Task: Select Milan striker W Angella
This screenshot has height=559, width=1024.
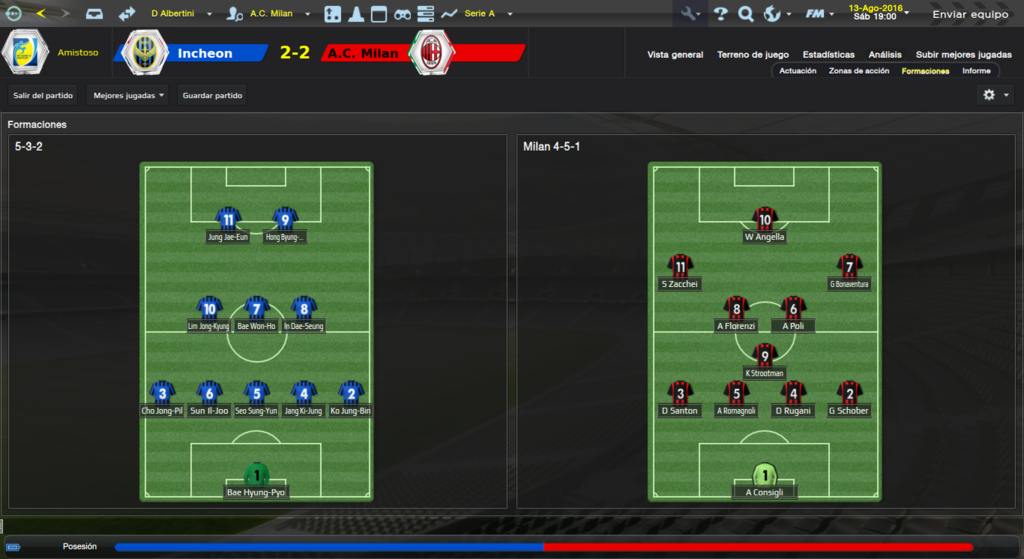Action: (x=765, y=226)
